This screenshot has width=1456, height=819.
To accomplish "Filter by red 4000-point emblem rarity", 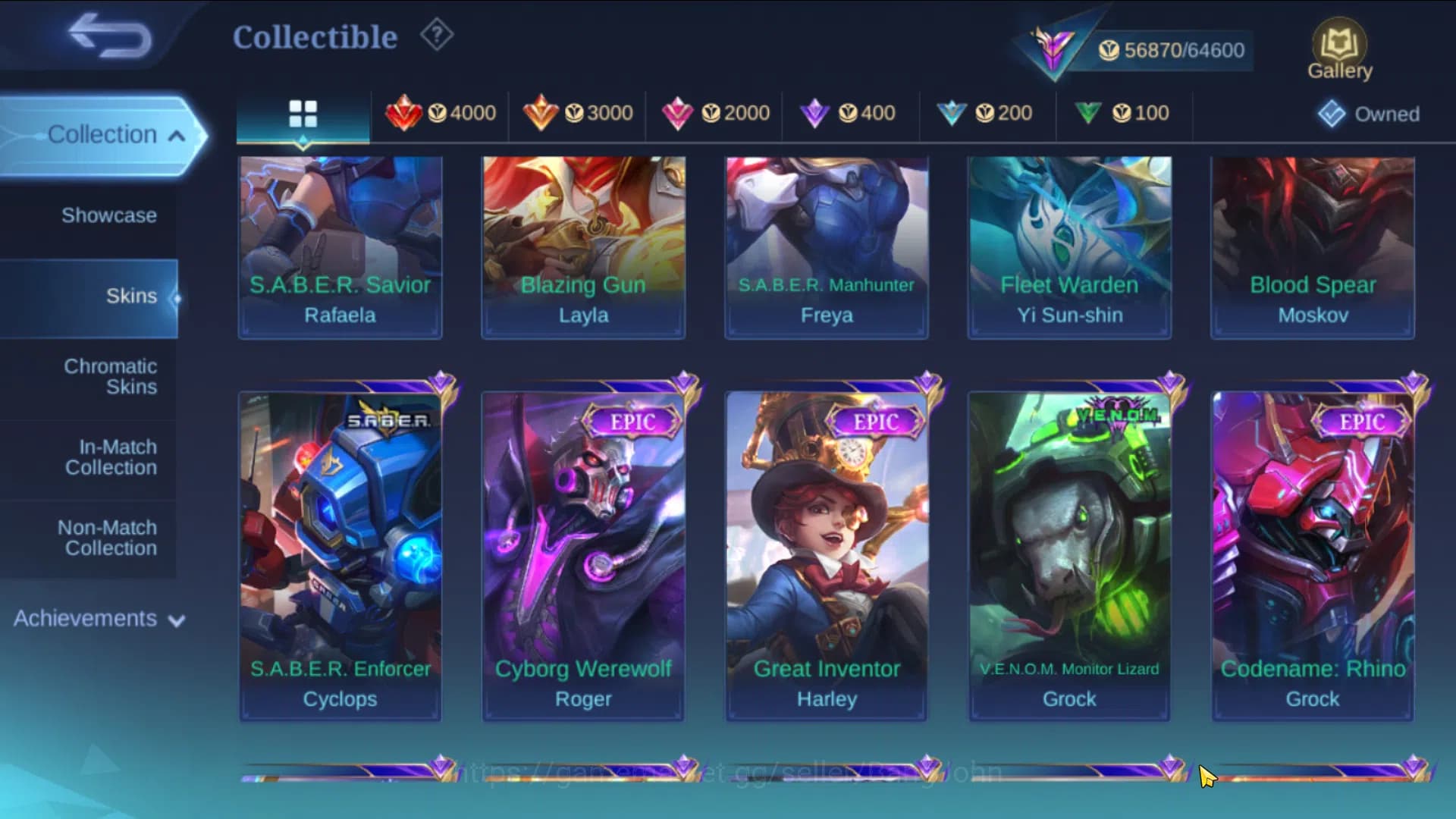I will (442, 112).
